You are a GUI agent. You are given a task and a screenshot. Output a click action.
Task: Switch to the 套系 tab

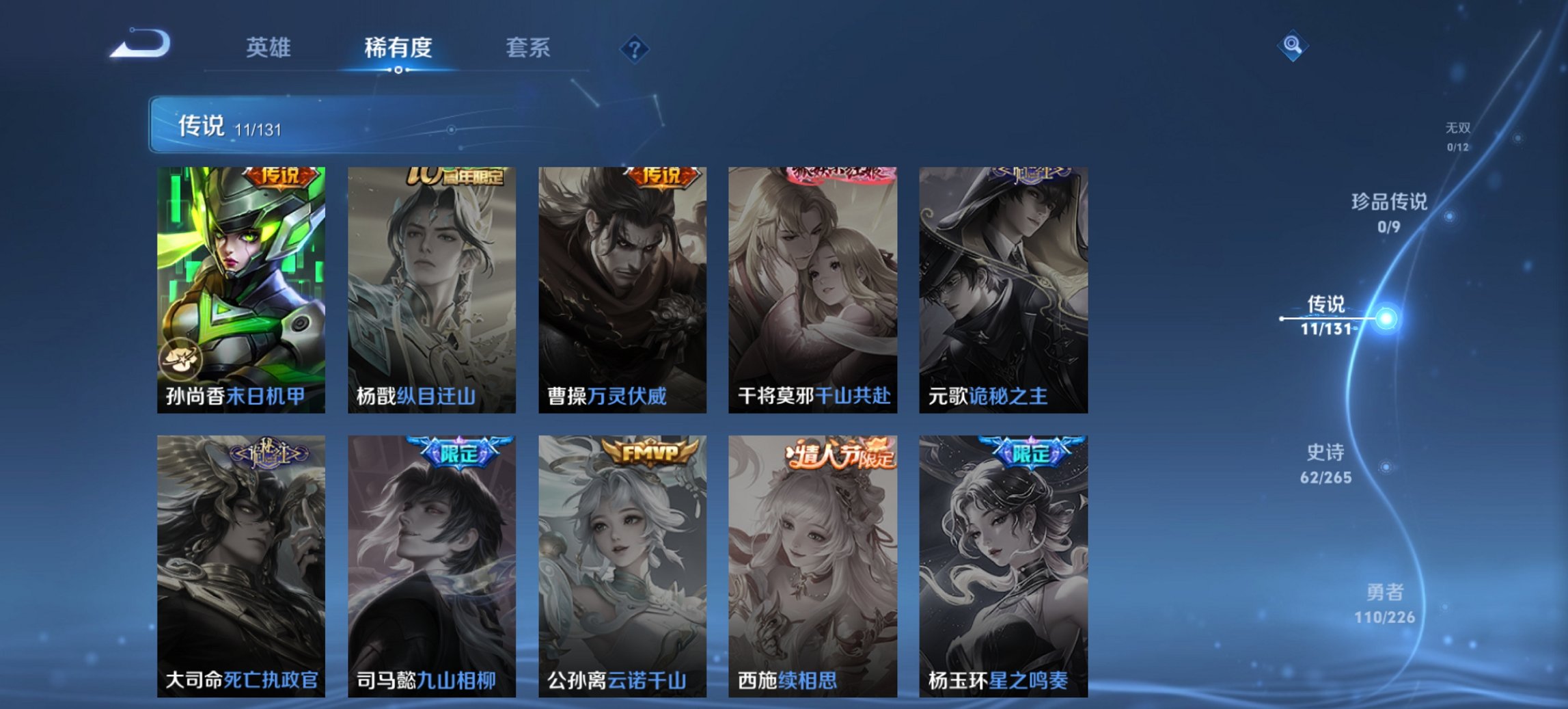(x=528, y=48)
